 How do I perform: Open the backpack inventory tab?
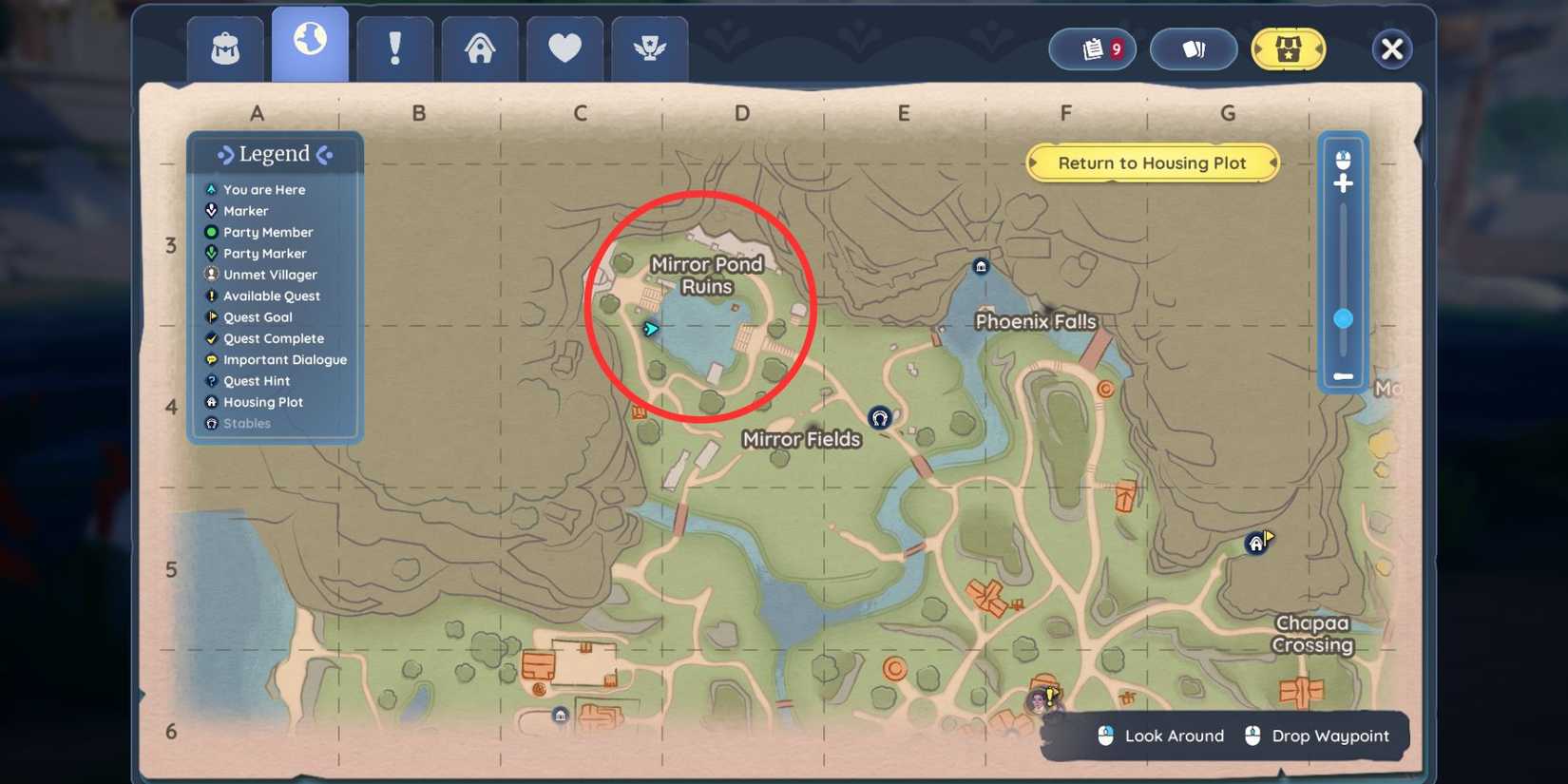click(224, 46)
